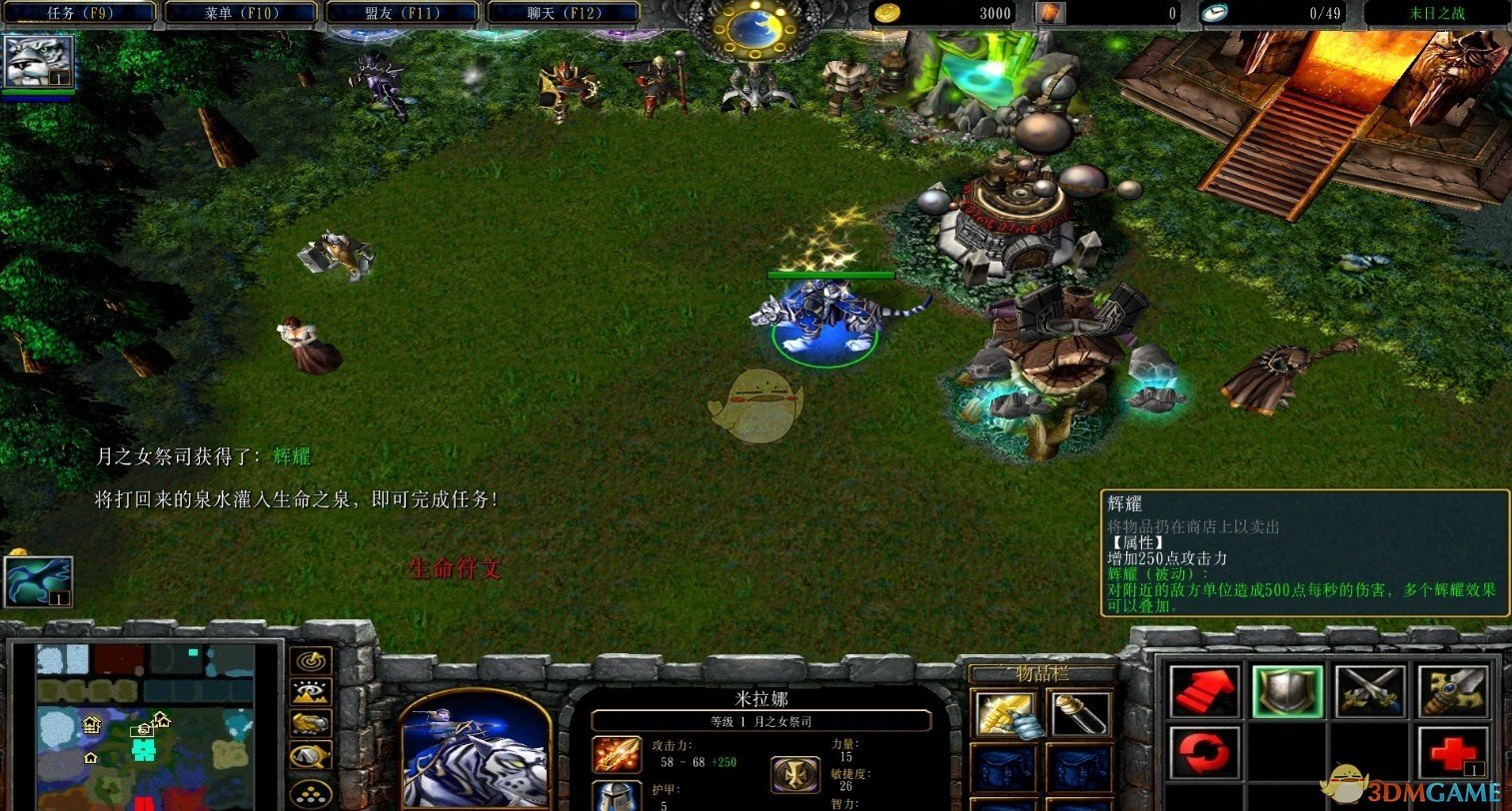The height and width of the screenshot is (811, 1512).
Task: Click the crossed swords Attack command icon
Action: pos(1370,689)
